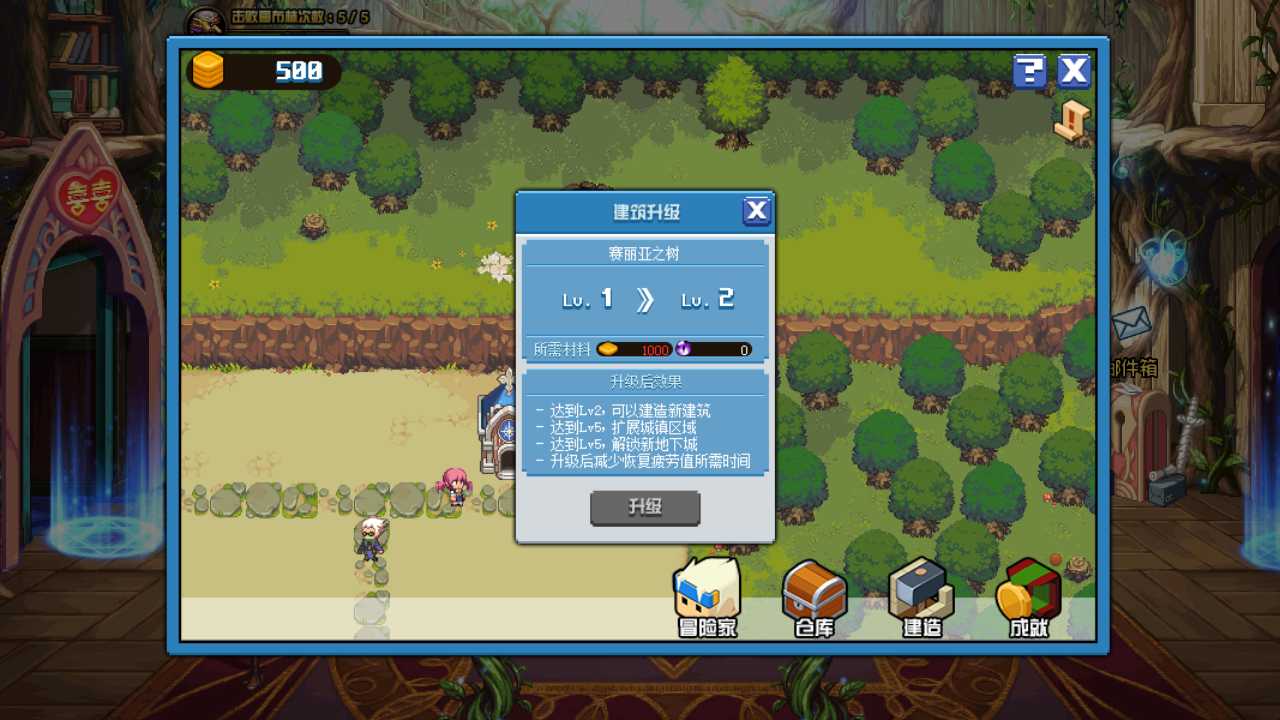Click the 升级 upgrade button
Image resolution: width=1280 pixels, height=720 pixels.
(645, 508)
